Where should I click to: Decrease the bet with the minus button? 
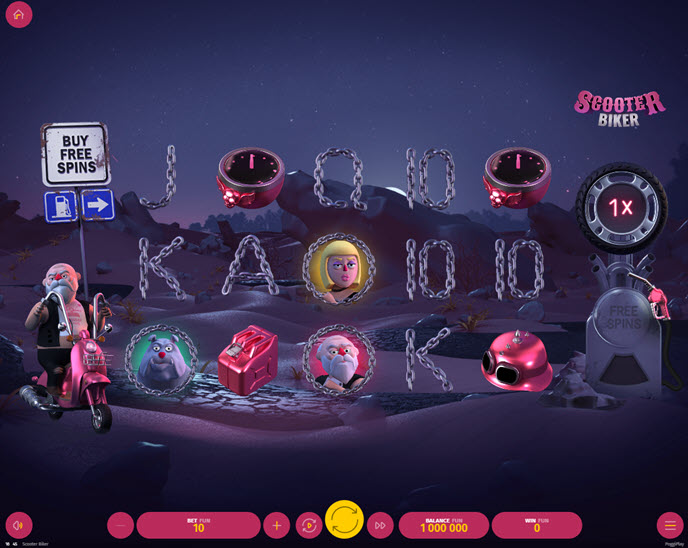(x=120, y=525)
